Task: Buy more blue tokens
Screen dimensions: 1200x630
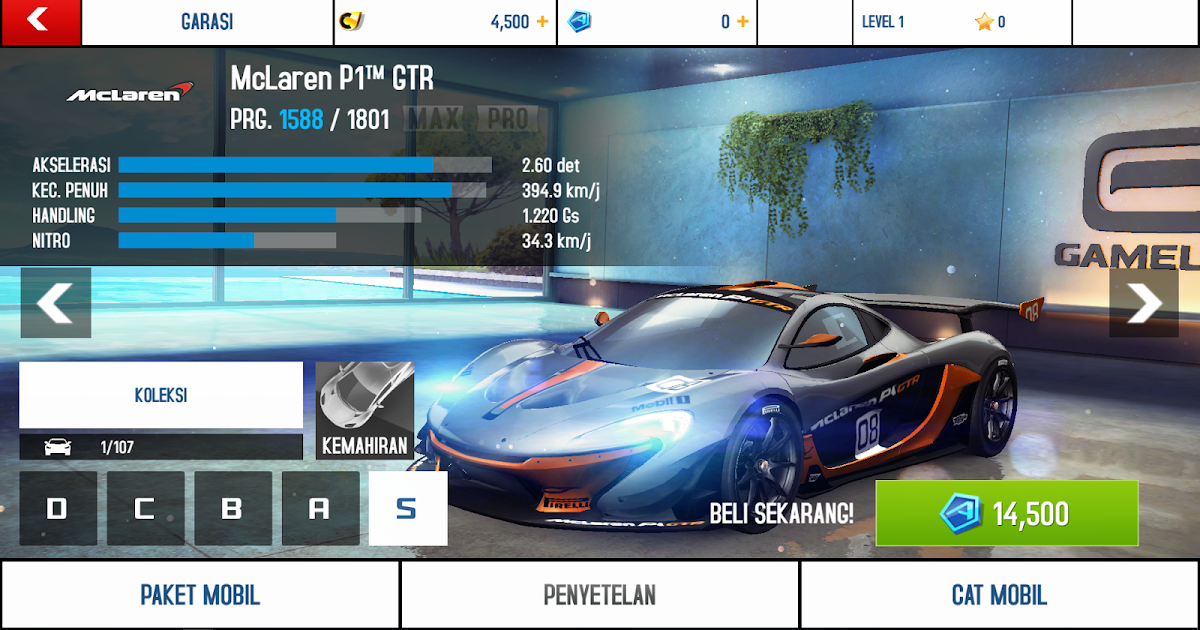Action: (743, 22)
